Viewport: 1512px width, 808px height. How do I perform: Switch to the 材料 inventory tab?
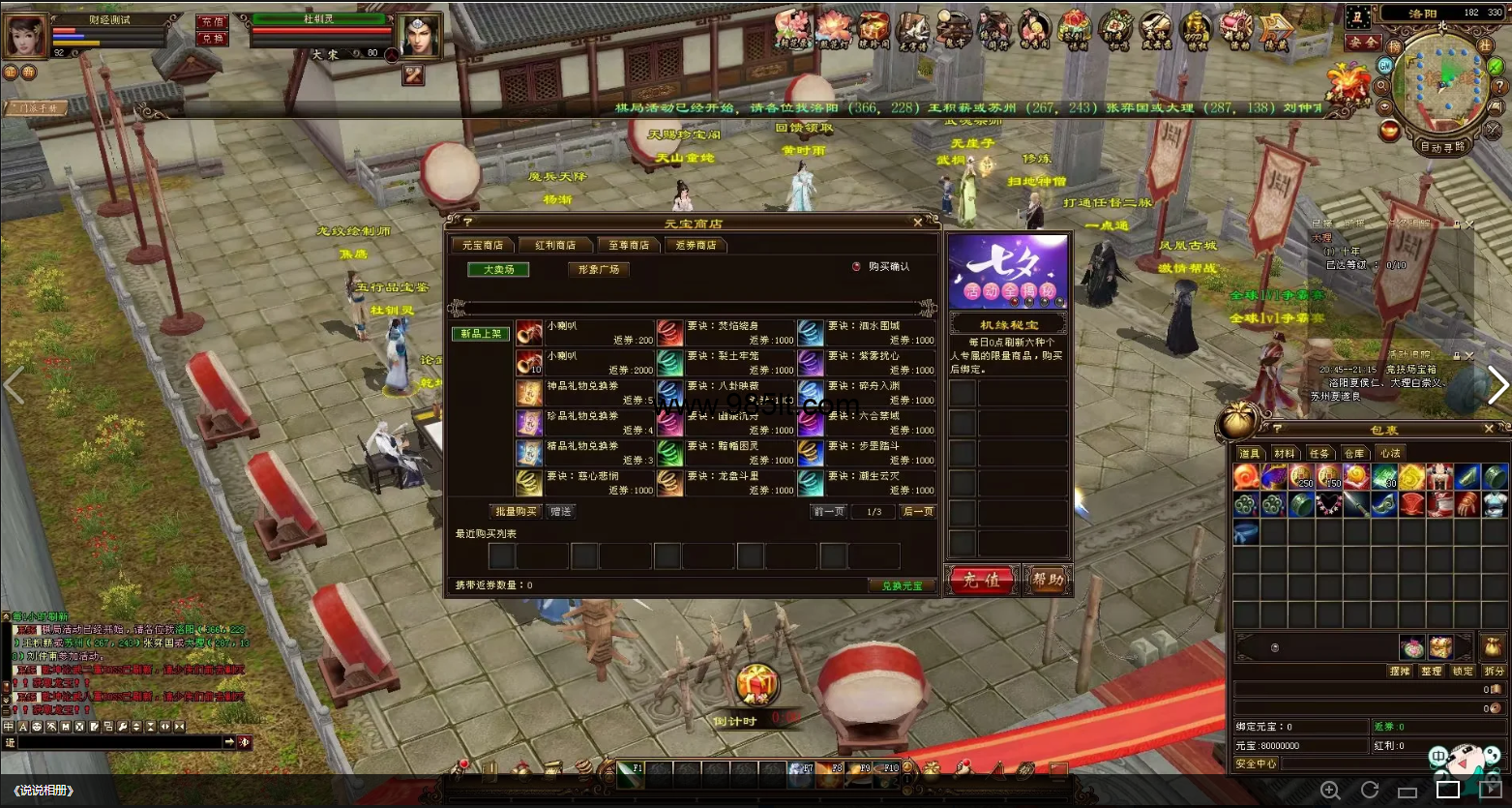pyautogui.click(x=1284, y=453)
